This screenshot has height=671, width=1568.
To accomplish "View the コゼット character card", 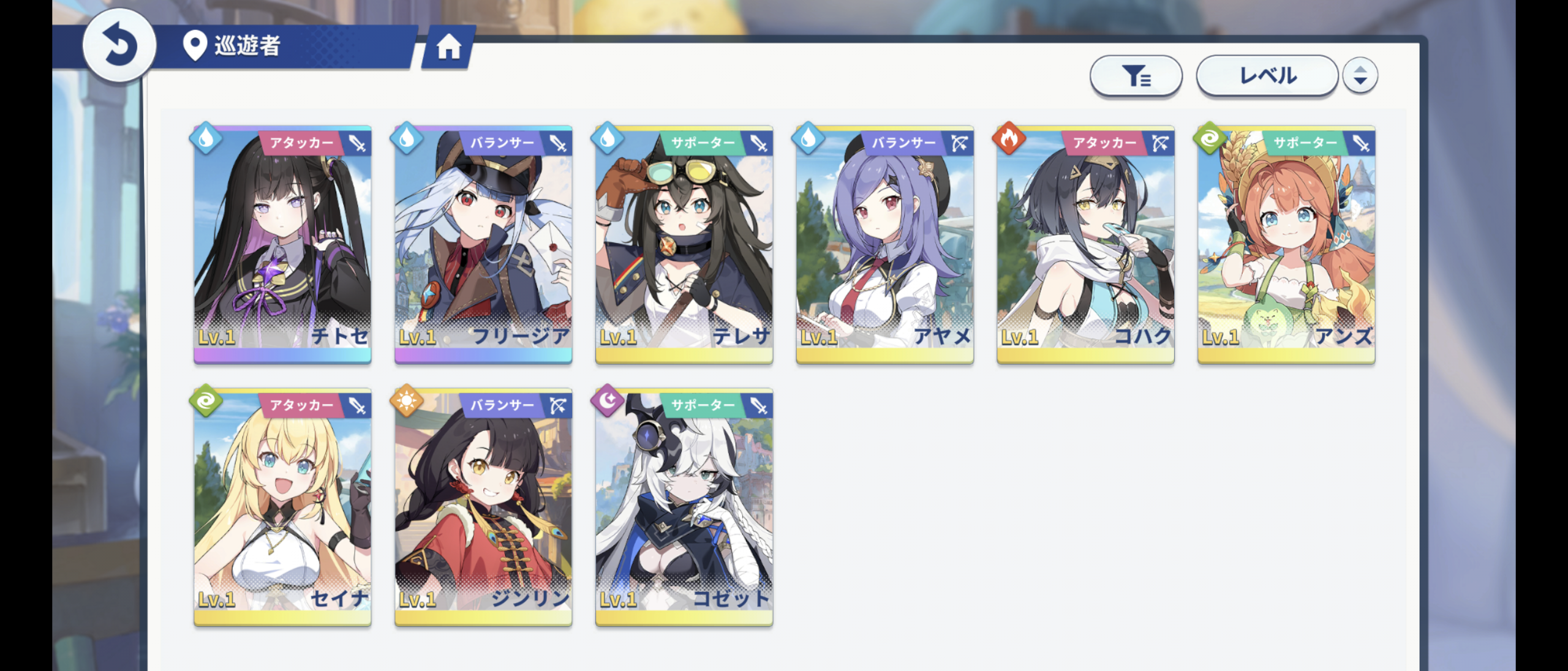I will tap(684, 507).
